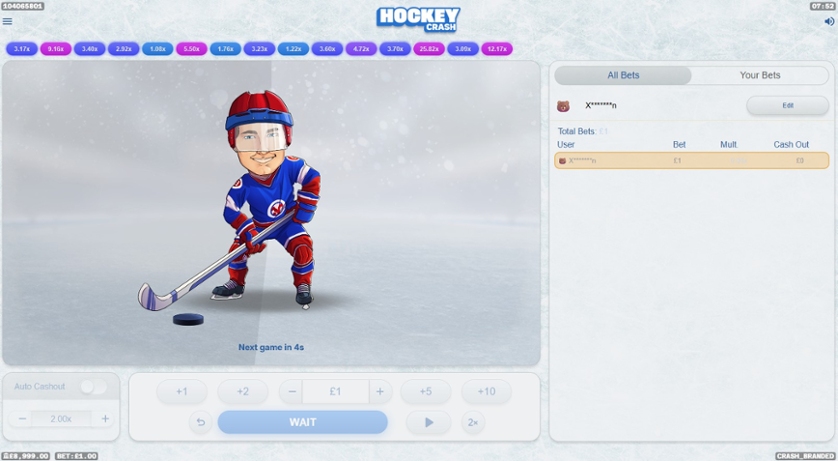This screenshot has height=461, width=838.
Task: Click the undo bet arrow button
Action: pyautogui.click(x=200, y=422)
